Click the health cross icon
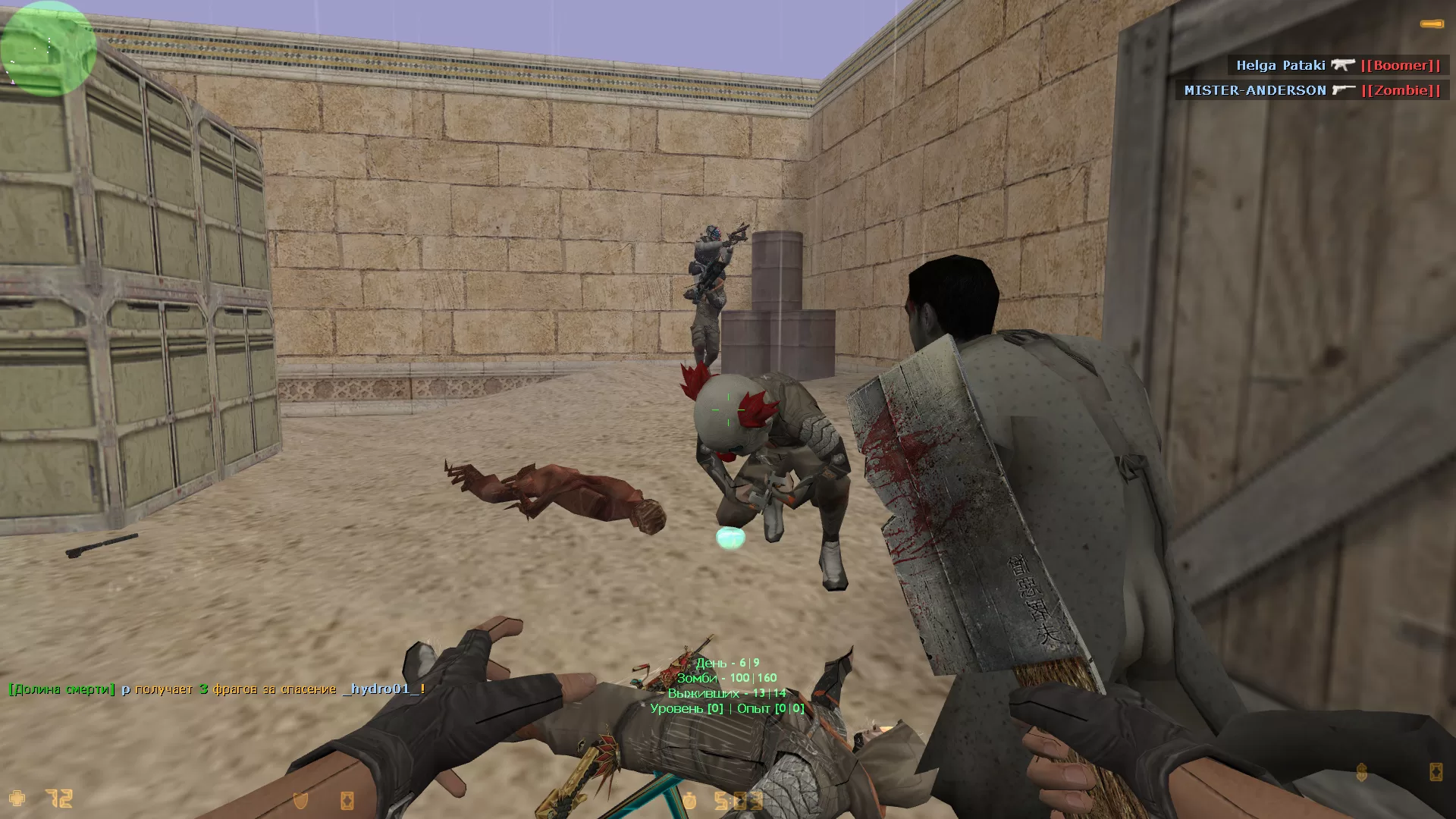The height and width of the screenshot is (819, 1456). point(17,798)
